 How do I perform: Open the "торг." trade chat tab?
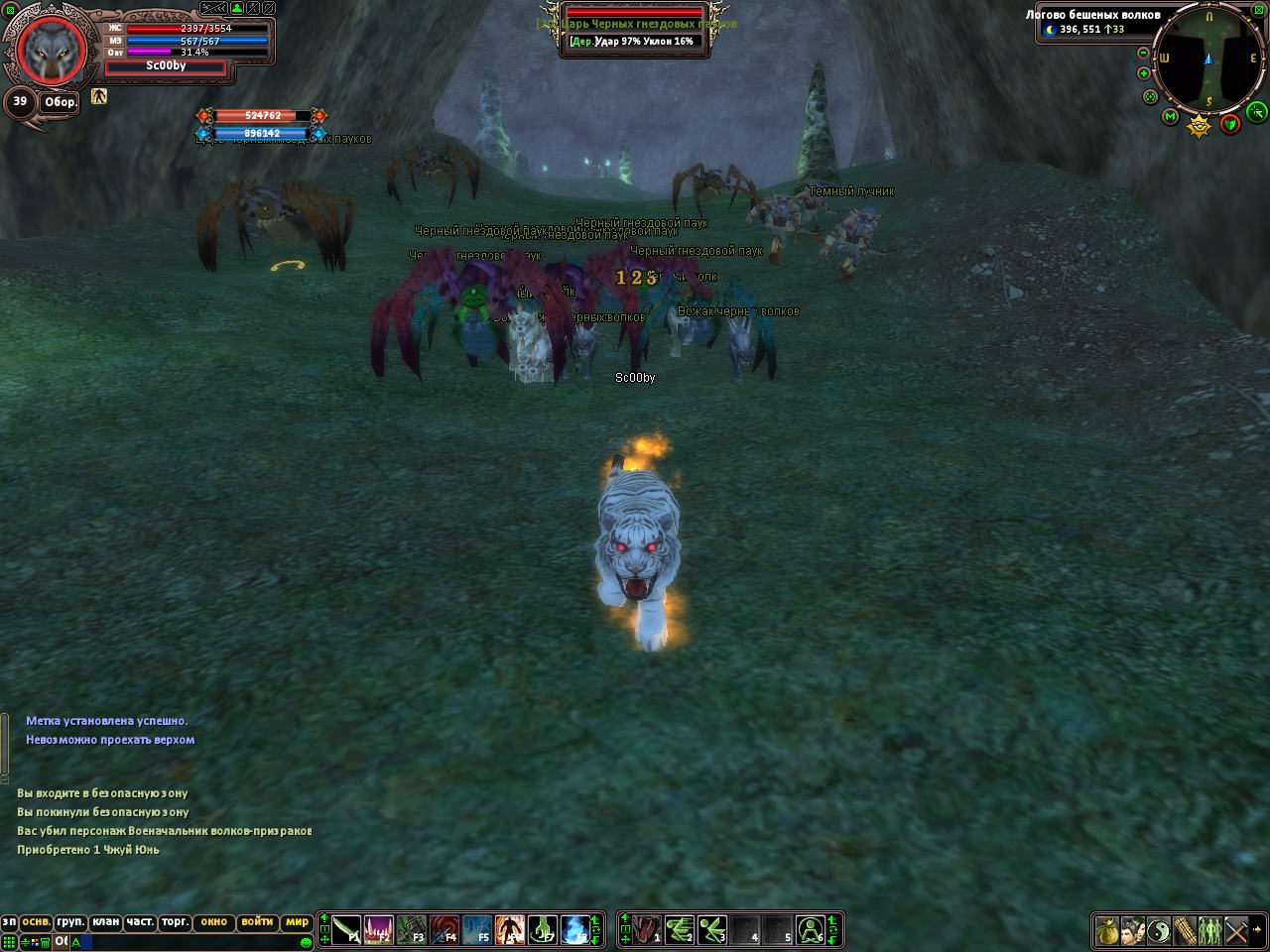(x=175, y=922)
